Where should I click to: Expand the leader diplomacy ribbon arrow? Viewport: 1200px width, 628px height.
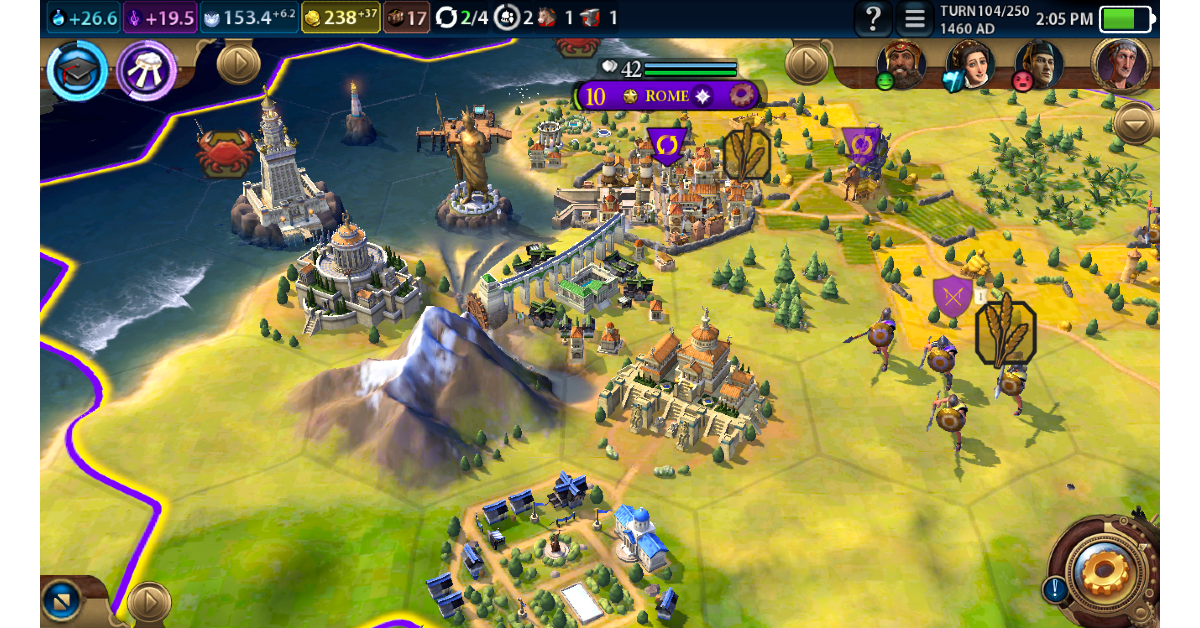[x=808, y=64]
